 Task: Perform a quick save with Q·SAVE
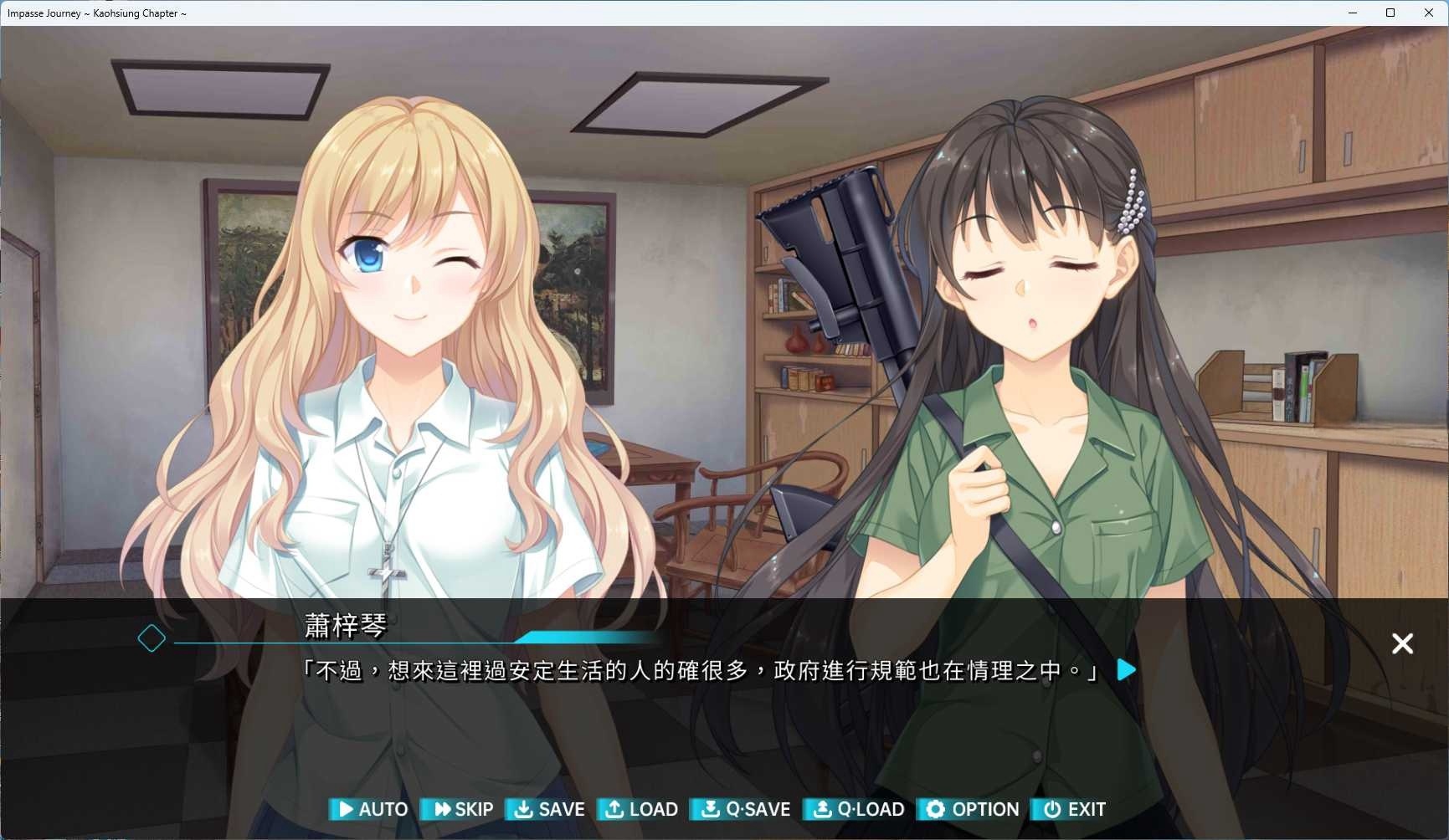click(x=741, y=809)
